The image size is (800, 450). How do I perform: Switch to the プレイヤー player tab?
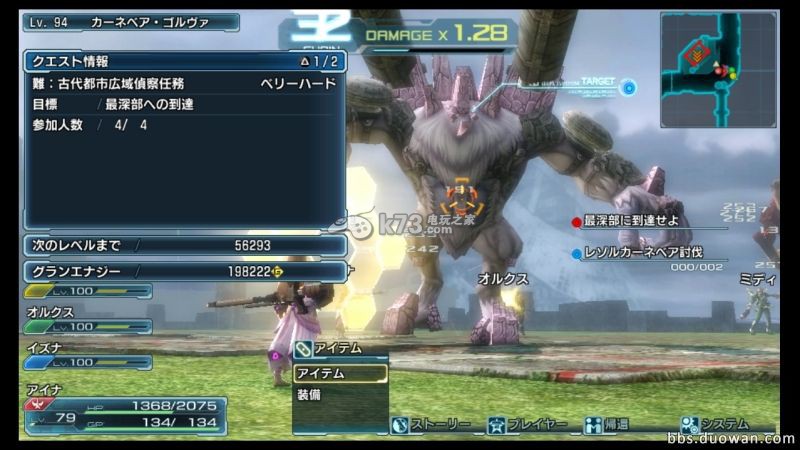[527, 425]
